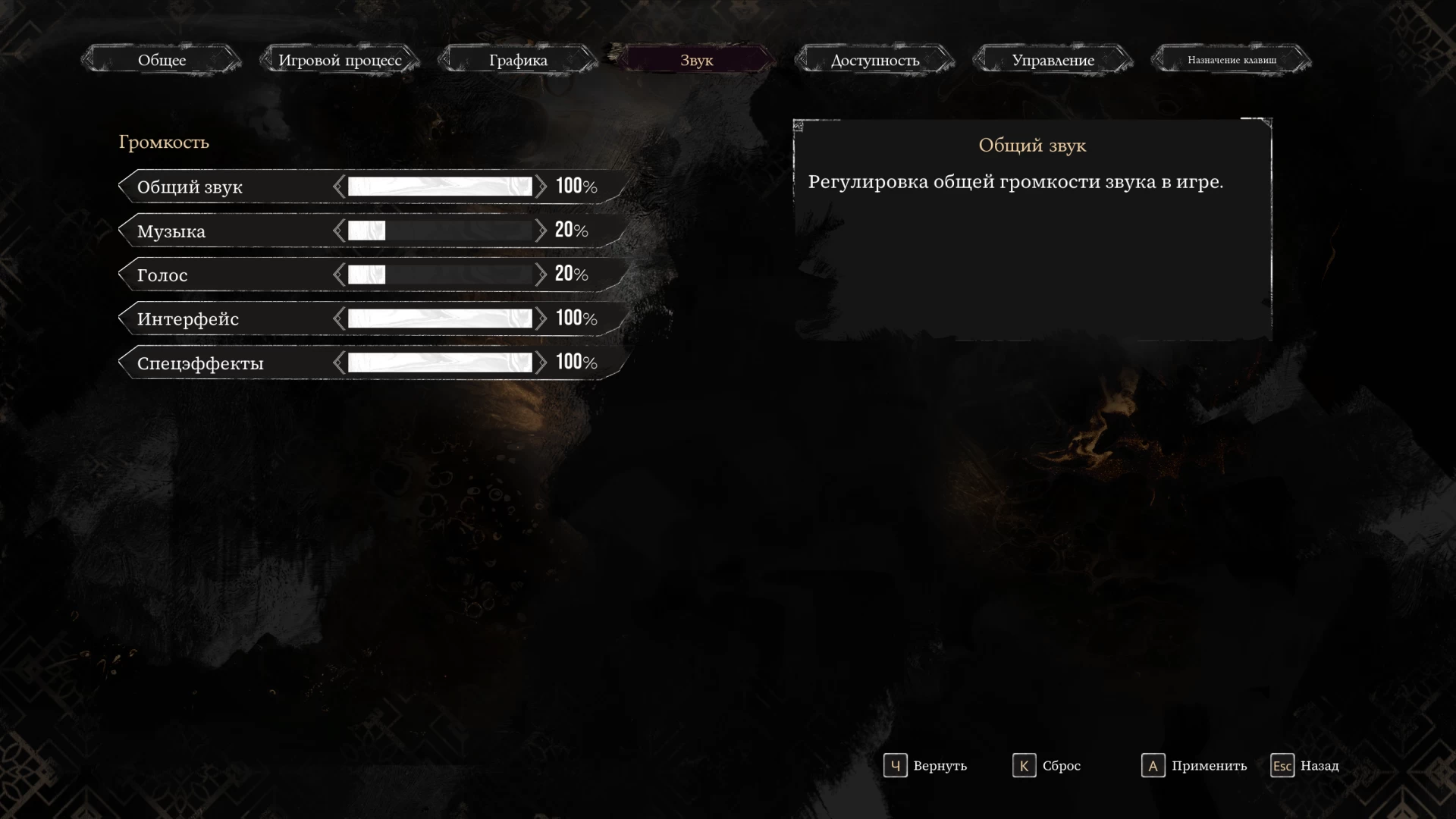Increase Музыка volume with right arrow
Viewport: 1456px width, 819px height.
click(x=541, y=231)
